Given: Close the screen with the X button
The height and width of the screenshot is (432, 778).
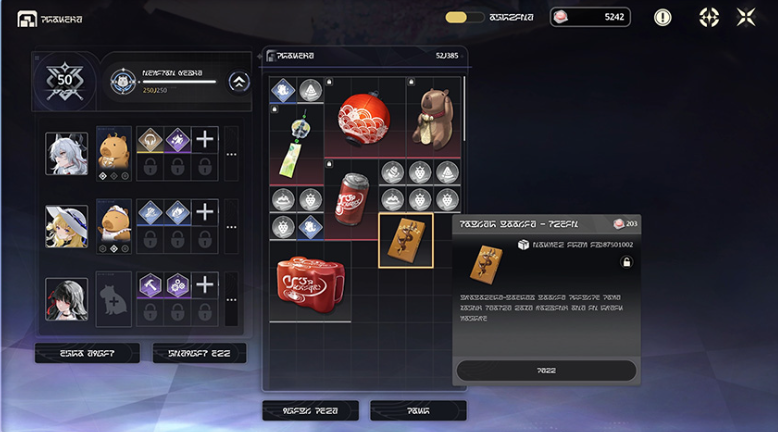Looking at the screenshot, I should pyautogui.click(x=746, y=17).
